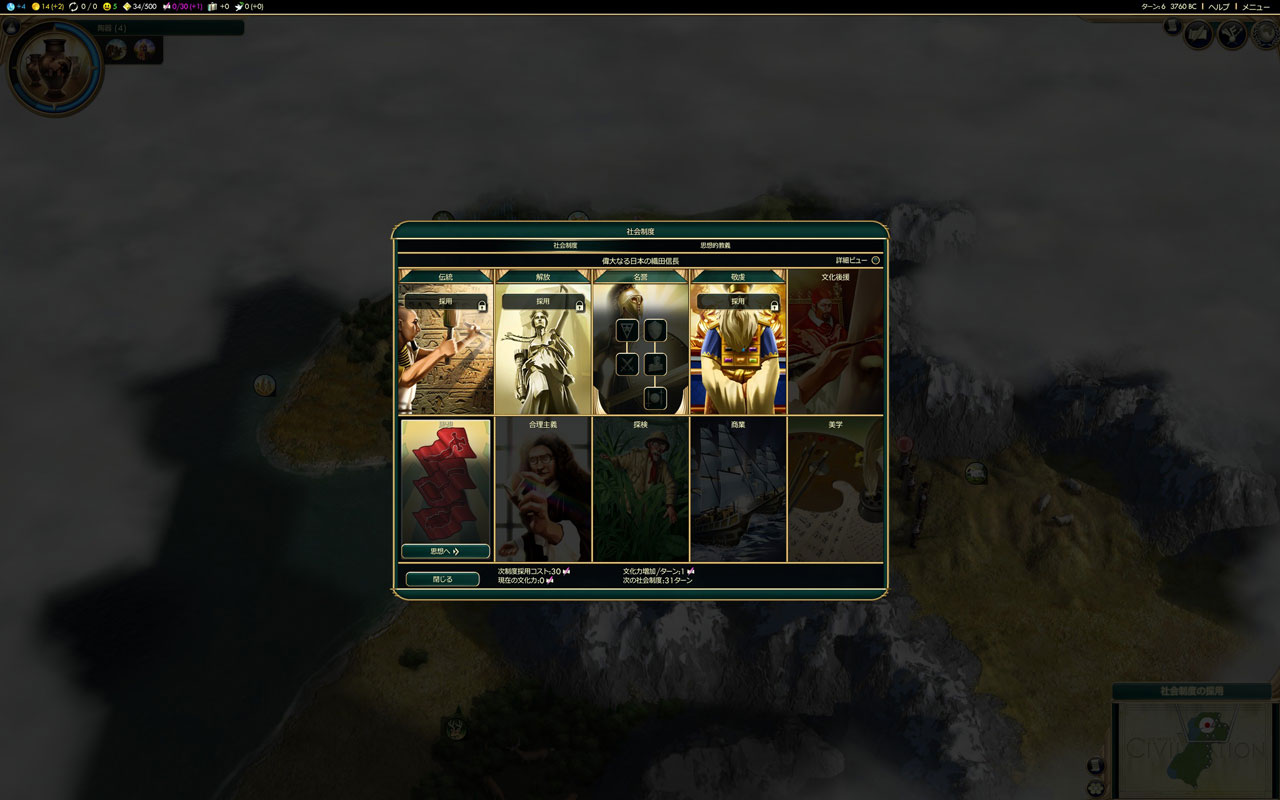Toggle the 詳細ビュー option
1280x800 pixels.
(873, 259)
